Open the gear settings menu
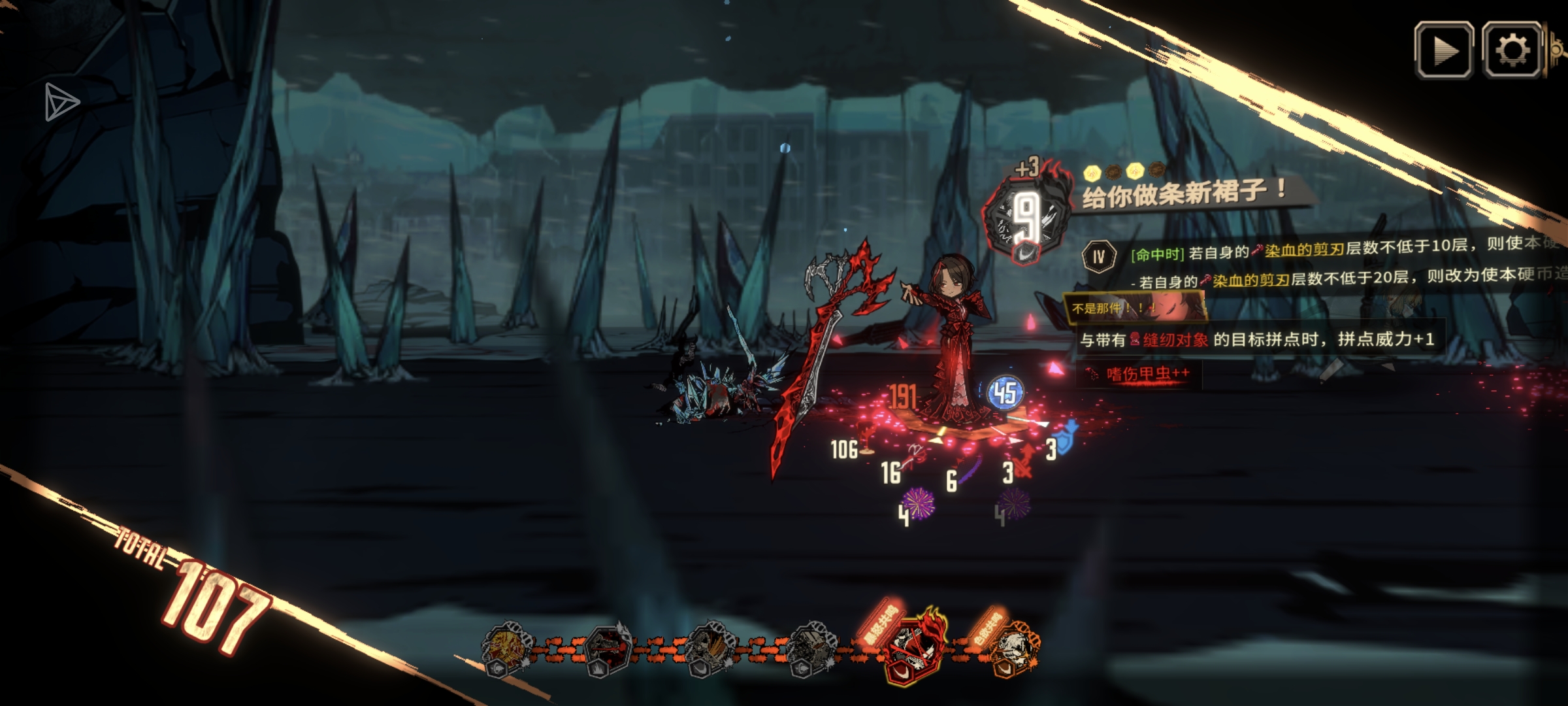Viewport: 1568px width, 706px height. point(1512,50)
